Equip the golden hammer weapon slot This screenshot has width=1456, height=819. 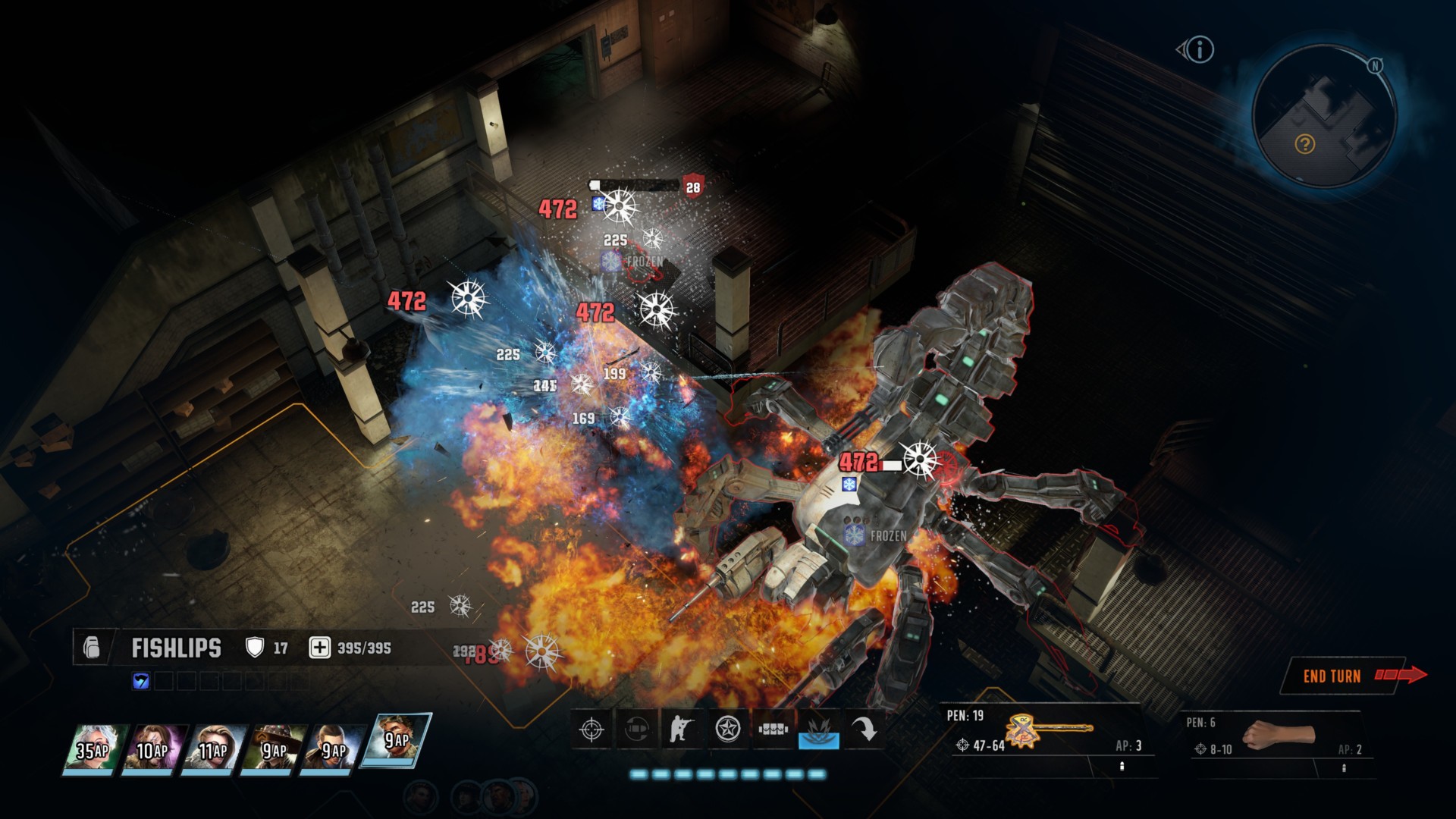tap(1049, 732)
